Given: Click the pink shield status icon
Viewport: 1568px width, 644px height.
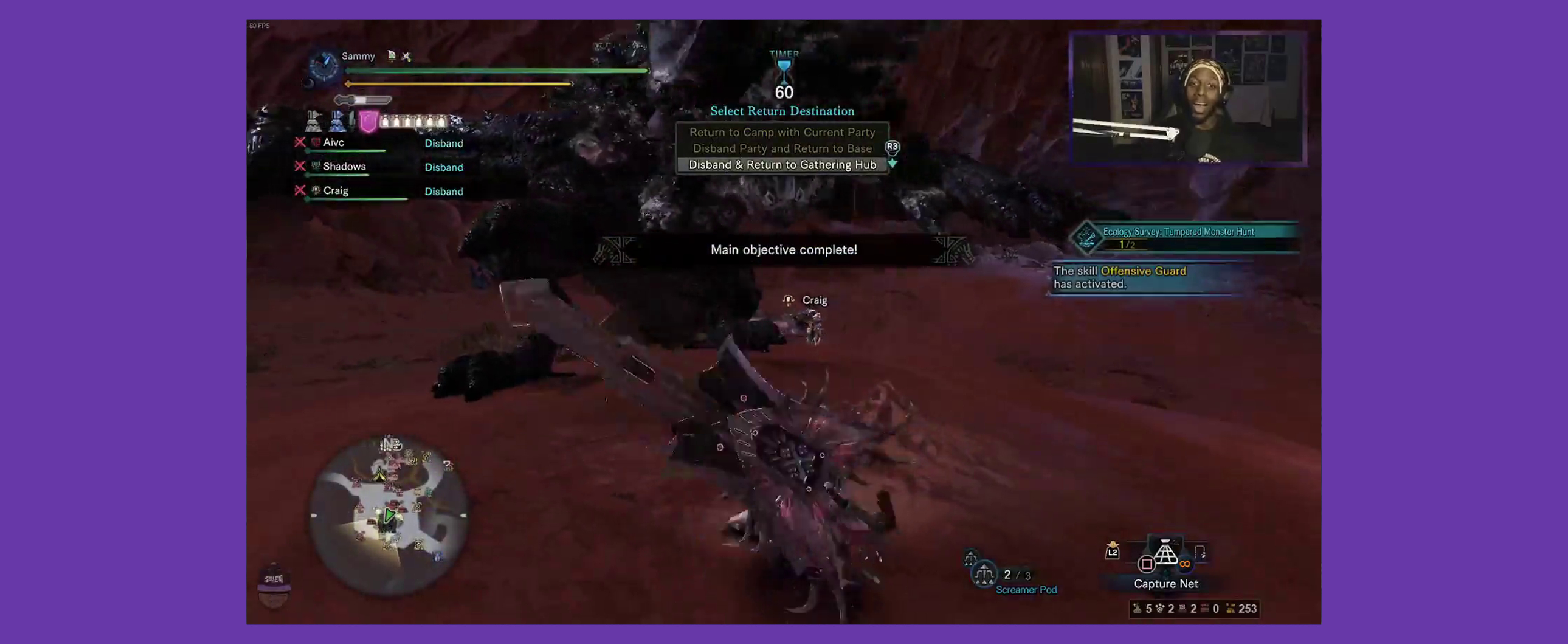Looking at the screenshot, I should click(x=368, y=122).
